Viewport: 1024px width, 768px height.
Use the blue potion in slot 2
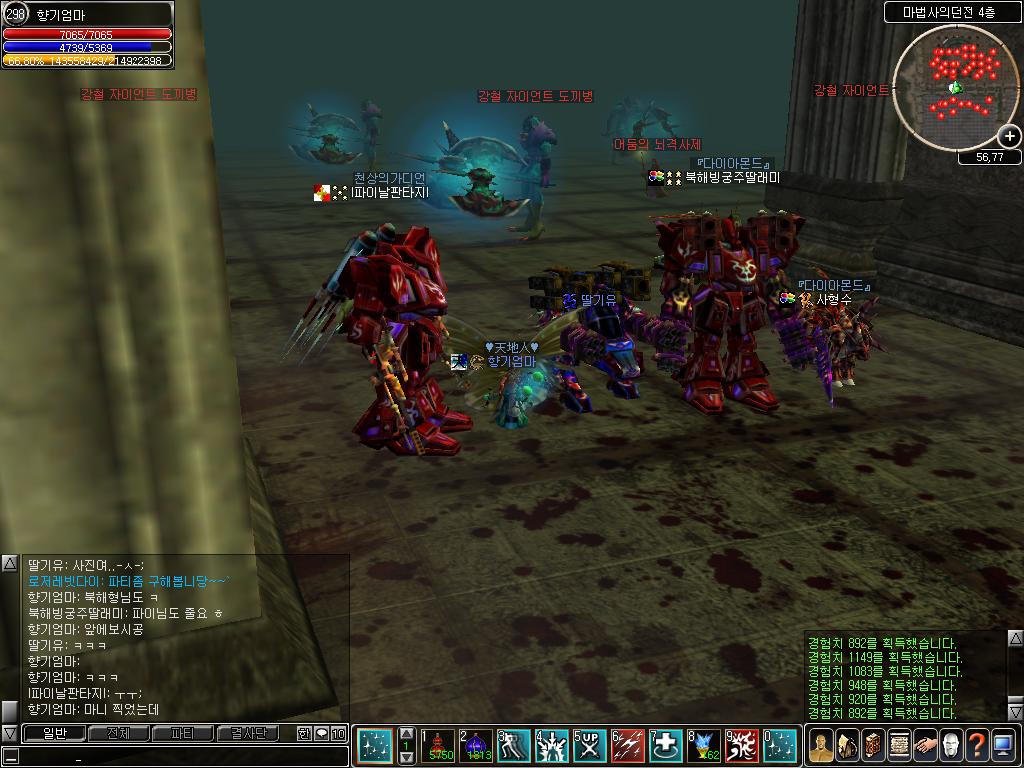point(476,746)
